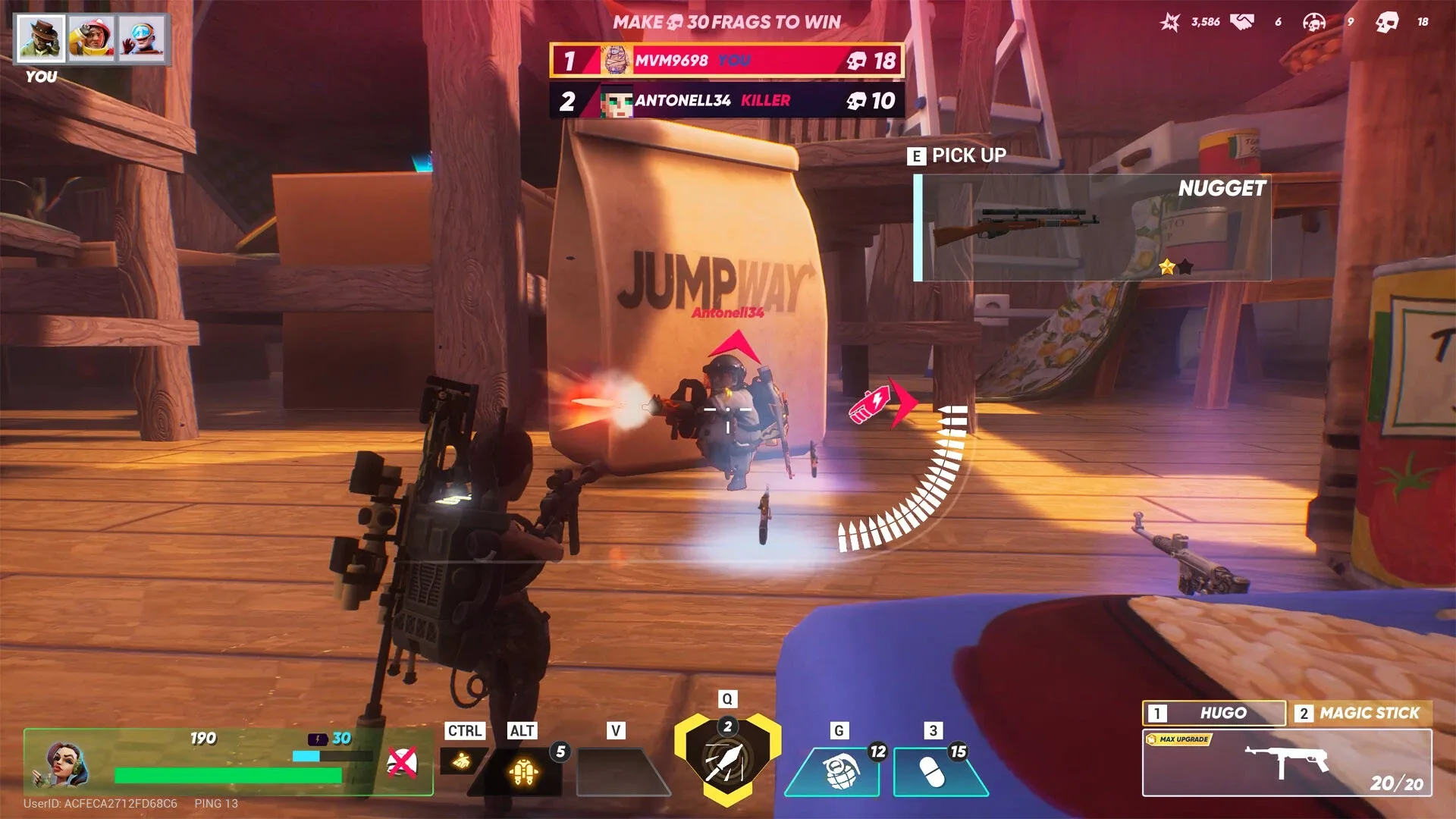Click the MAKE 30 FRAGS TO WIN banner

tap(726, 22)
